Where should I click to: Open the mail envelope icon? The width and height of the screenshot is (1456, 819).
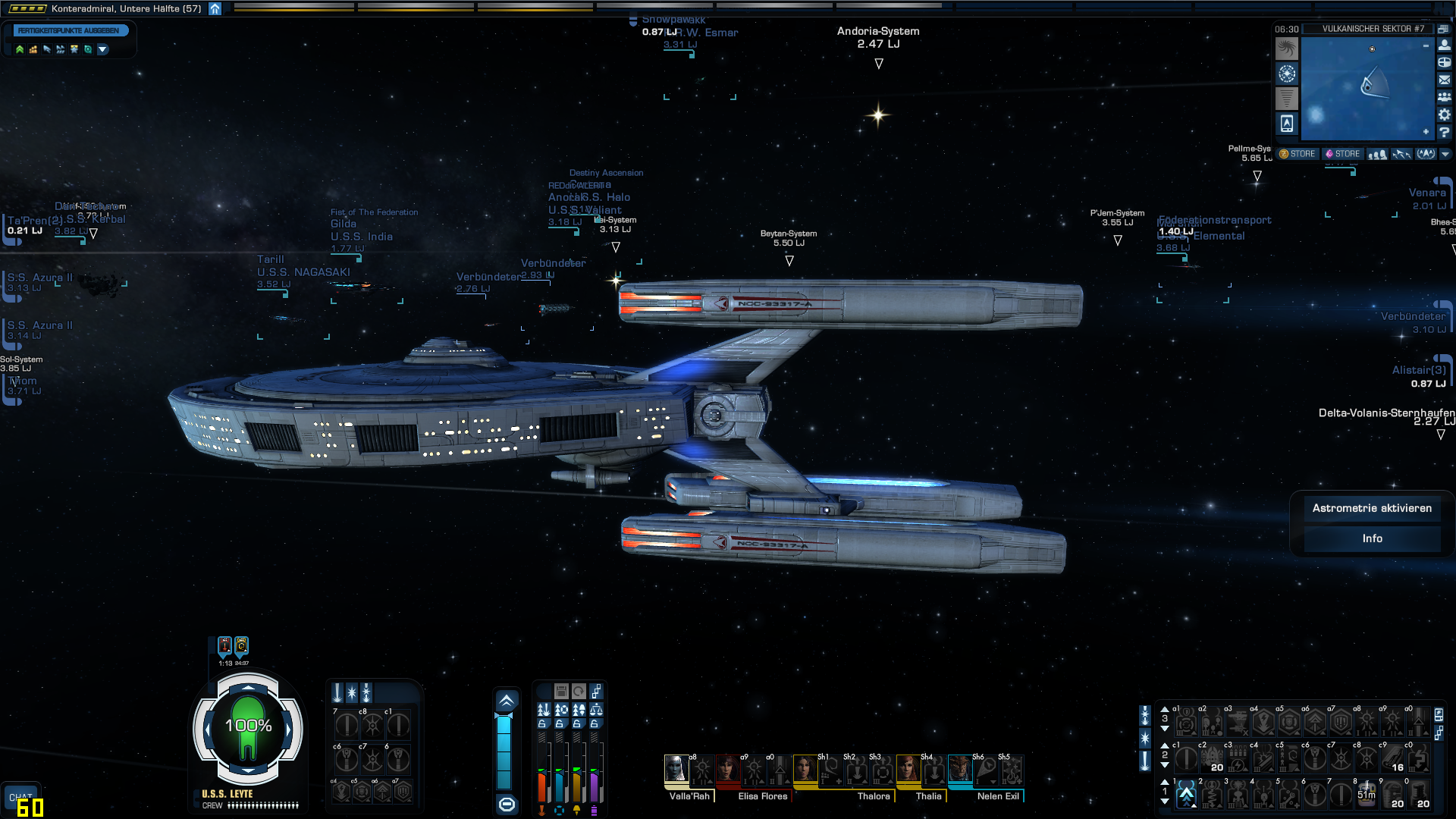(x=1445, y=80)
